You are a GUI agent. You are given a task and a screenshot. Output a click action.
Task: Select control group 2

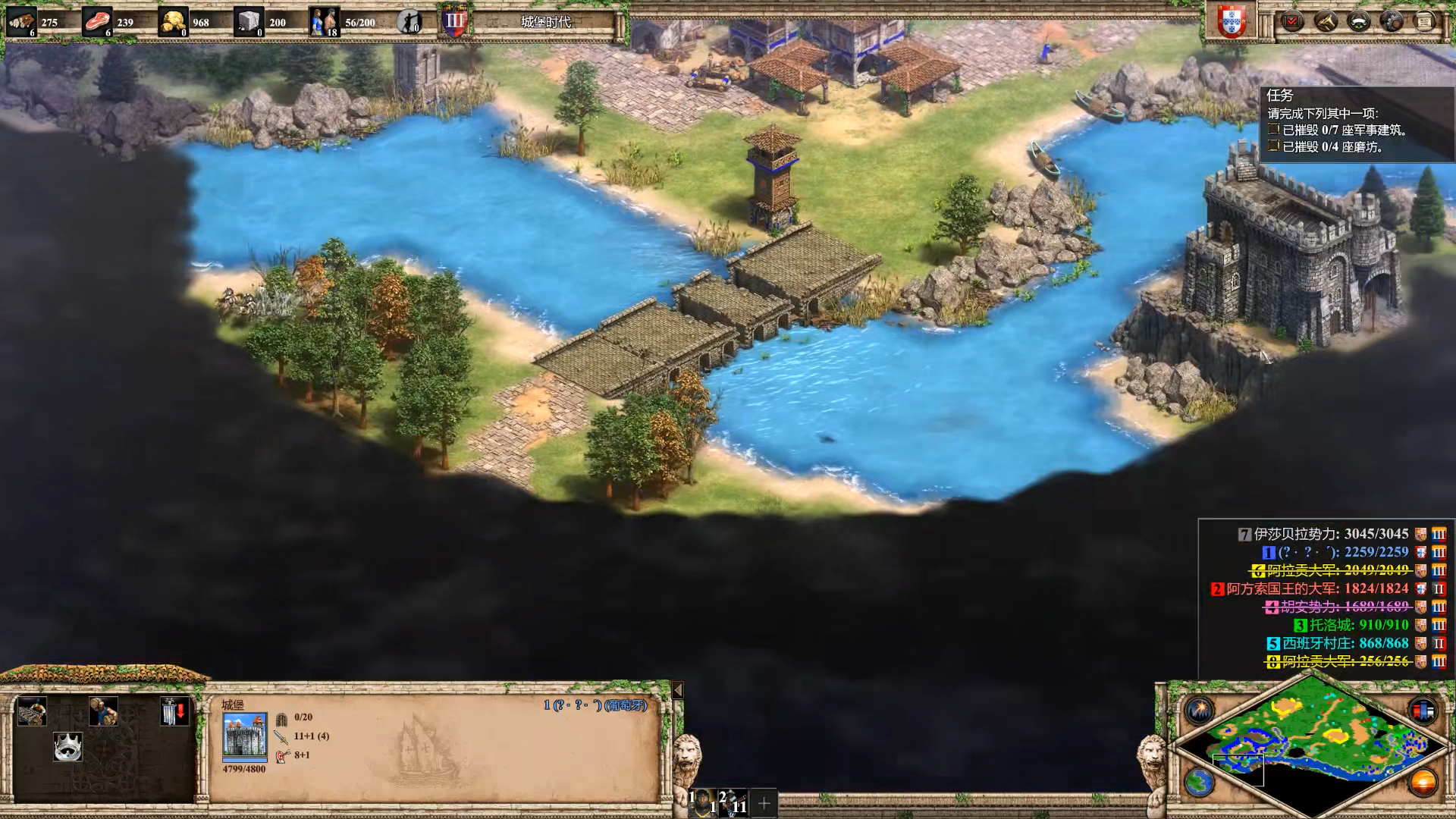(733, 802)
